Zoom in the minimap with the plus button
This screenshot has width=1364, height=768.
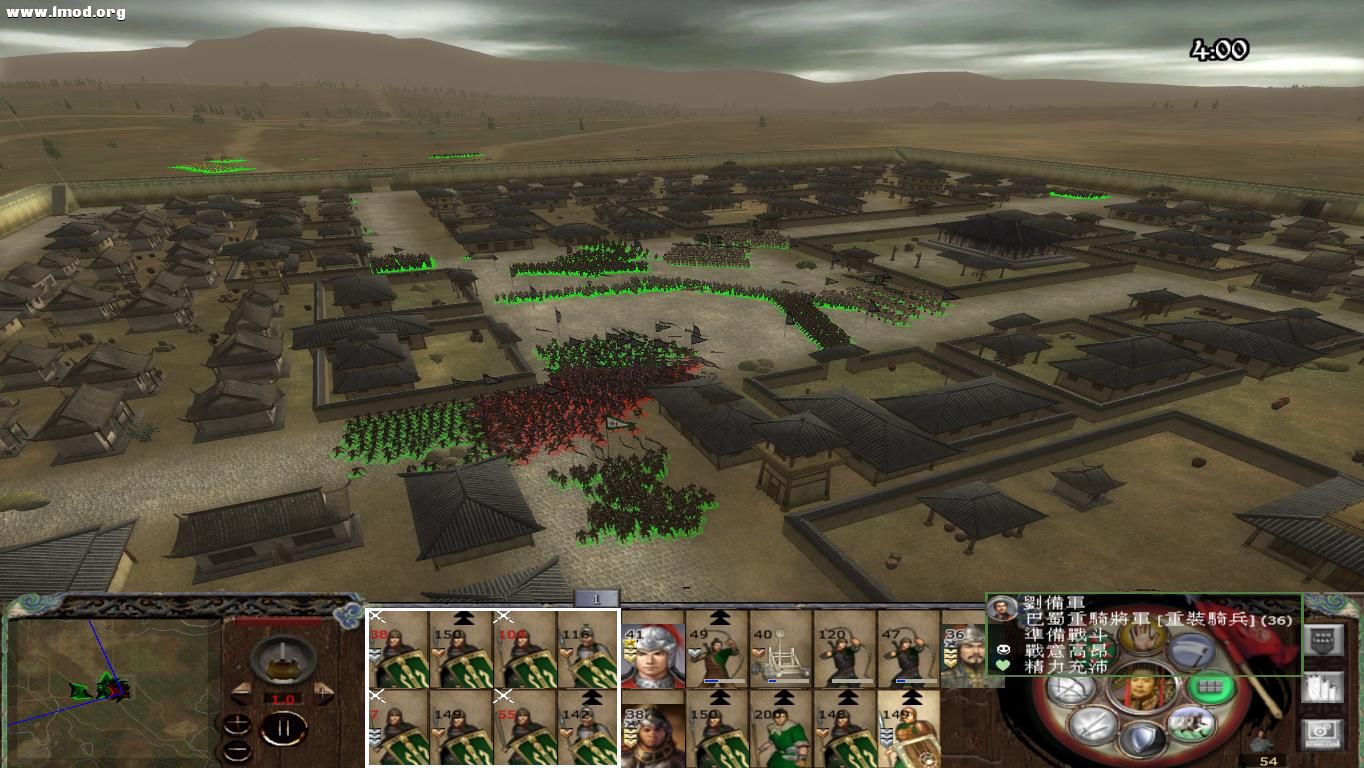[237, 722]
